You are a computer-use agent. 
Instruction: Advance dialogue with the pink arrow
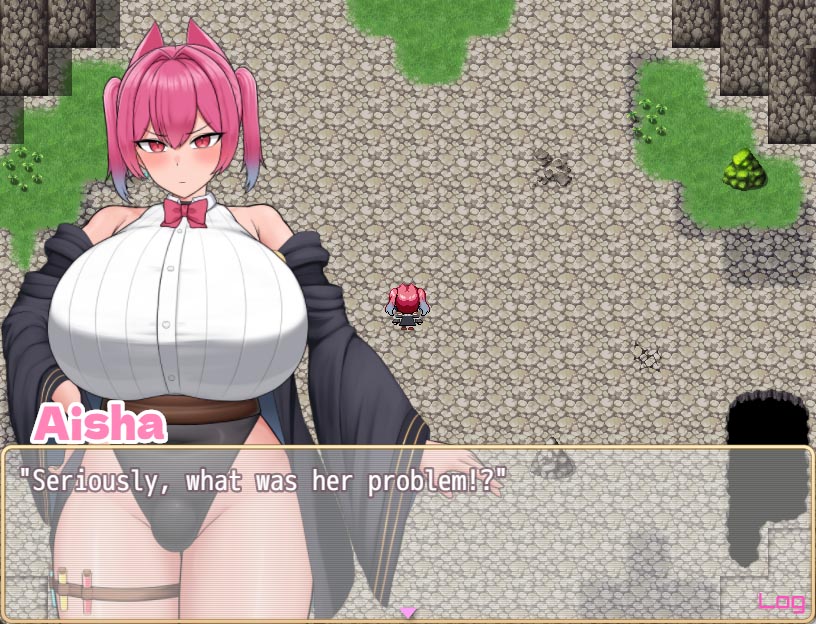pyautogui.click(x=407, y=611)
